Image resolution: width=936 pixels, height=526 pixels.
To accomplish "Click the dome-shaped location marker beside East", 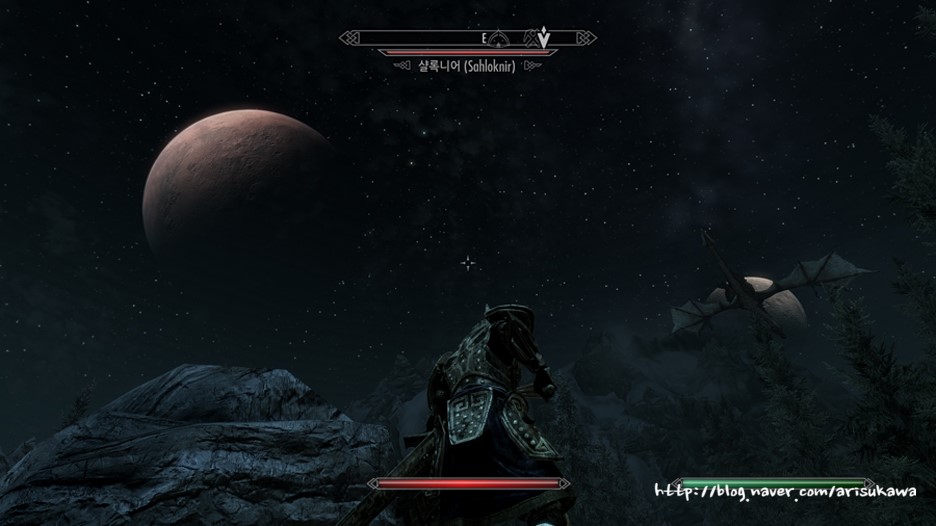I will pos(504,39).
